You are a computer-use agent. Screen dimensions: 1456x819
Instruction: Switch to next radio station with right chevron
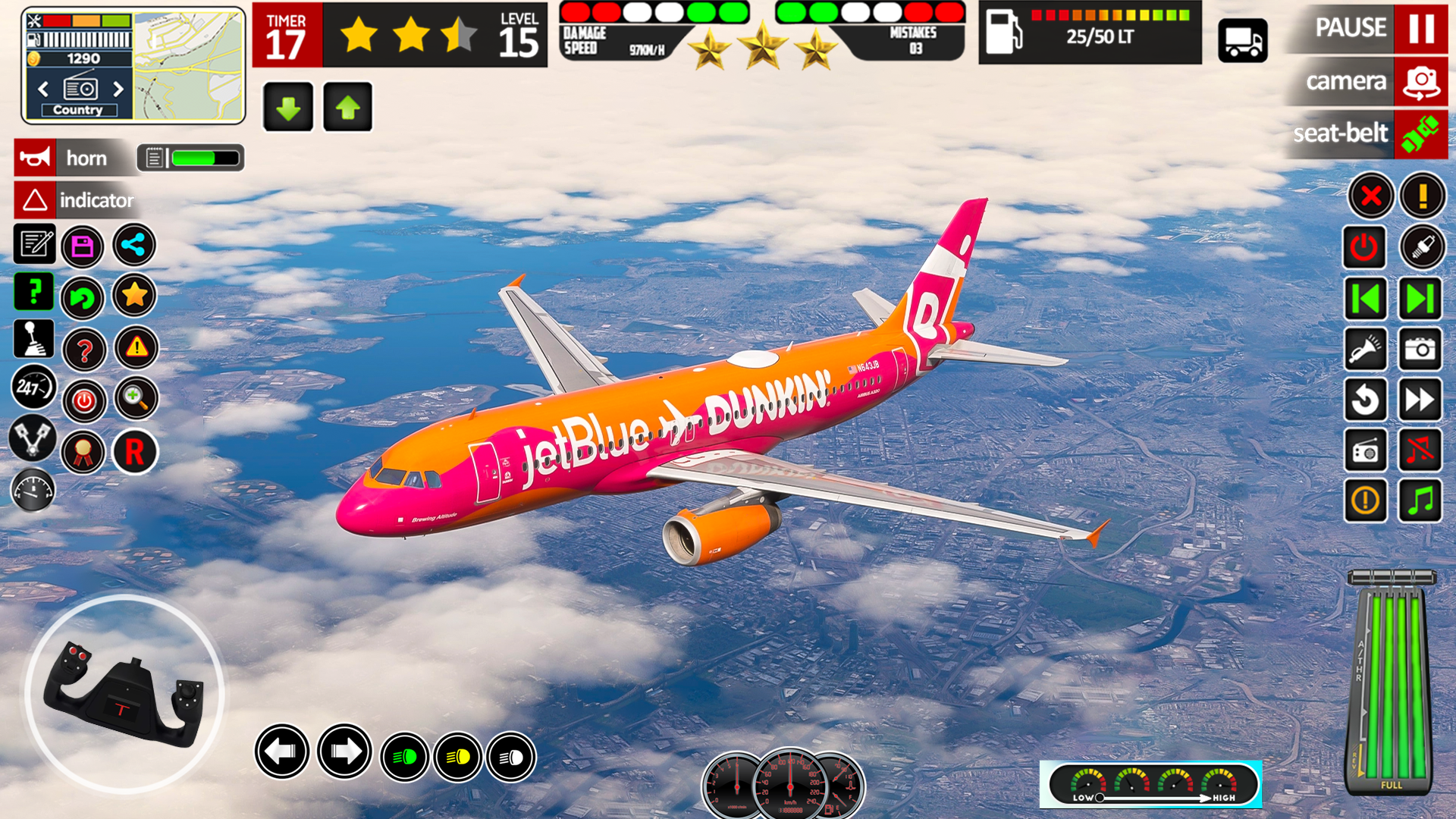(118, 89)
